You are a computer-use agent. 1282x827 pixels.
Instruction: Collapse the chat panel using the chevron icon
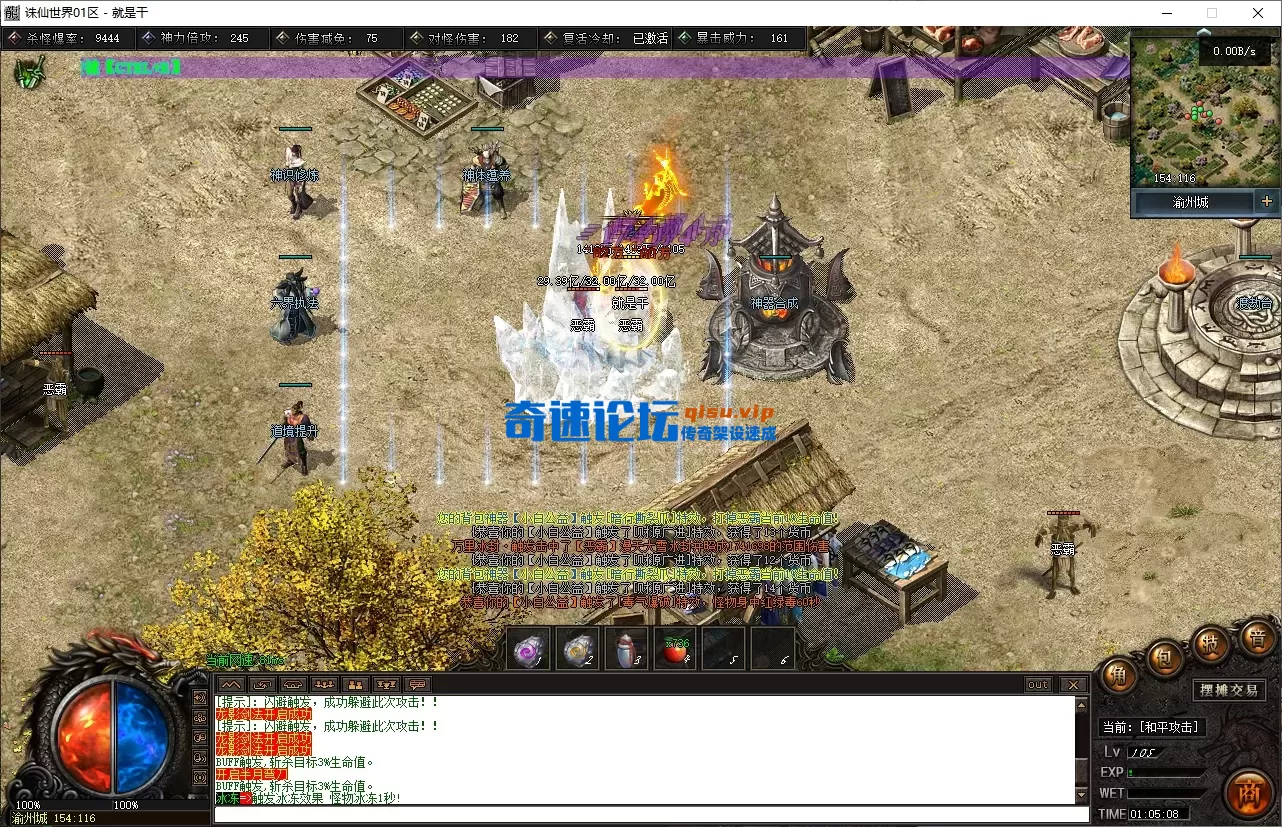231,683
